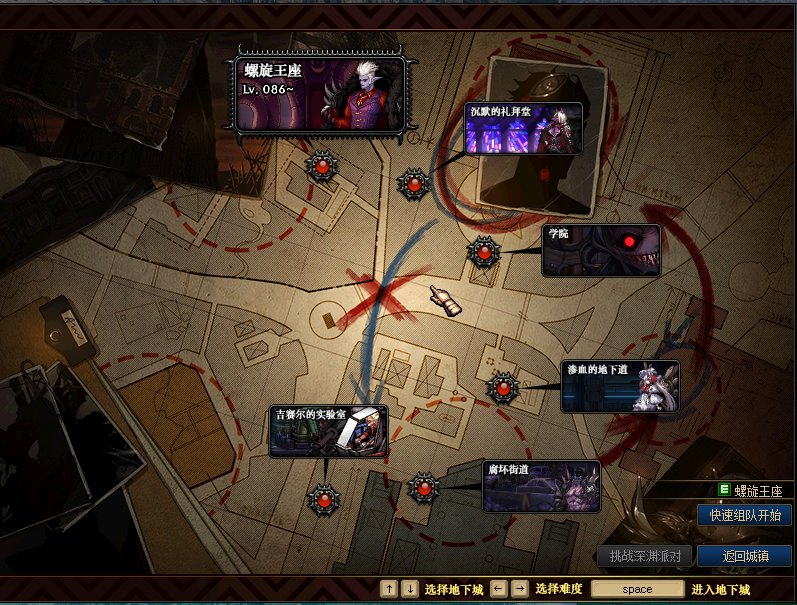This screenshot has height=605, width=797.
Task: Click the map marker linked to 沉默的礼拜堂
Action: 414,183
